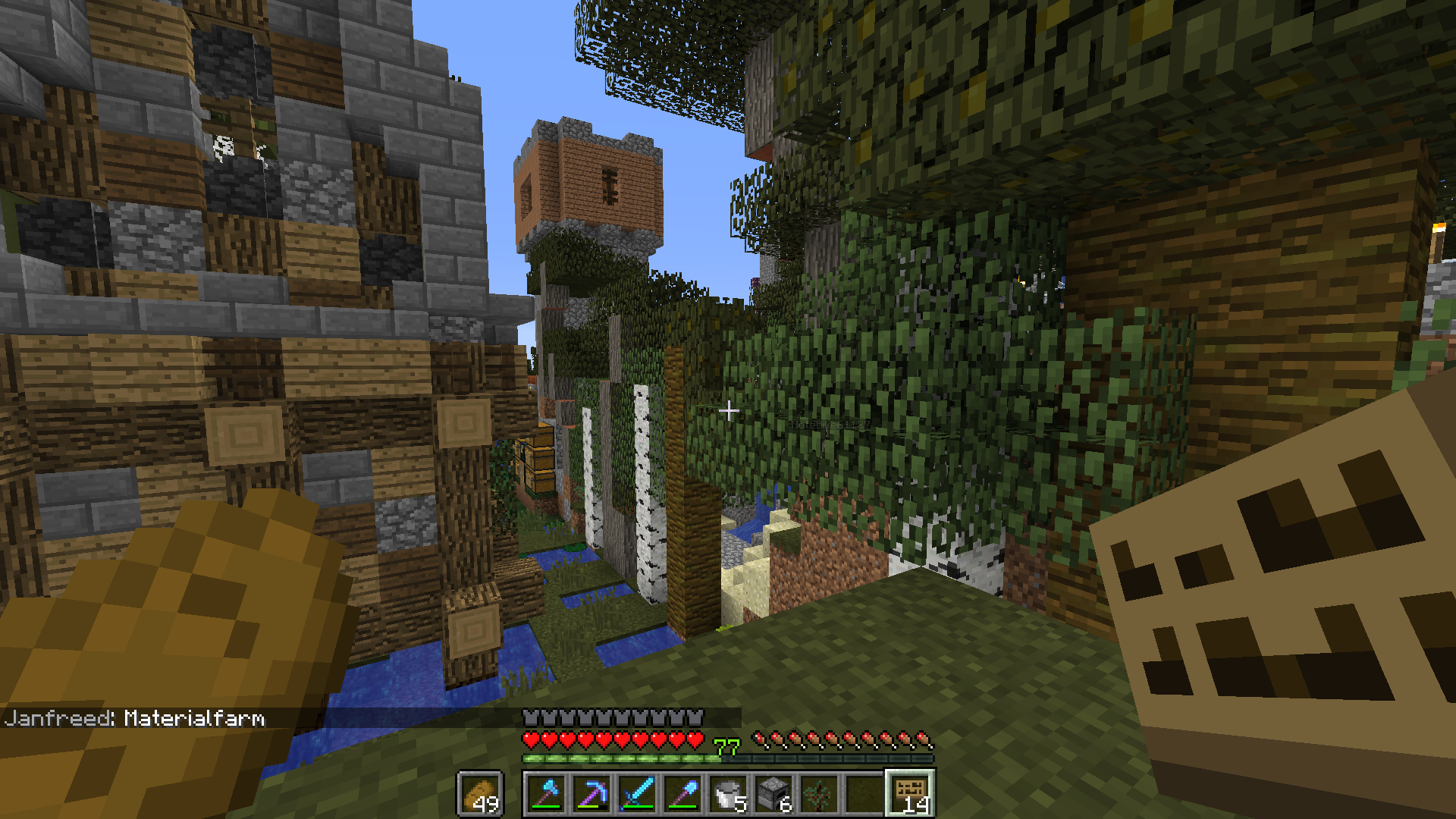Choose the diamond sword in the hotbar
1456x819 pixels.
coord(638,794)
